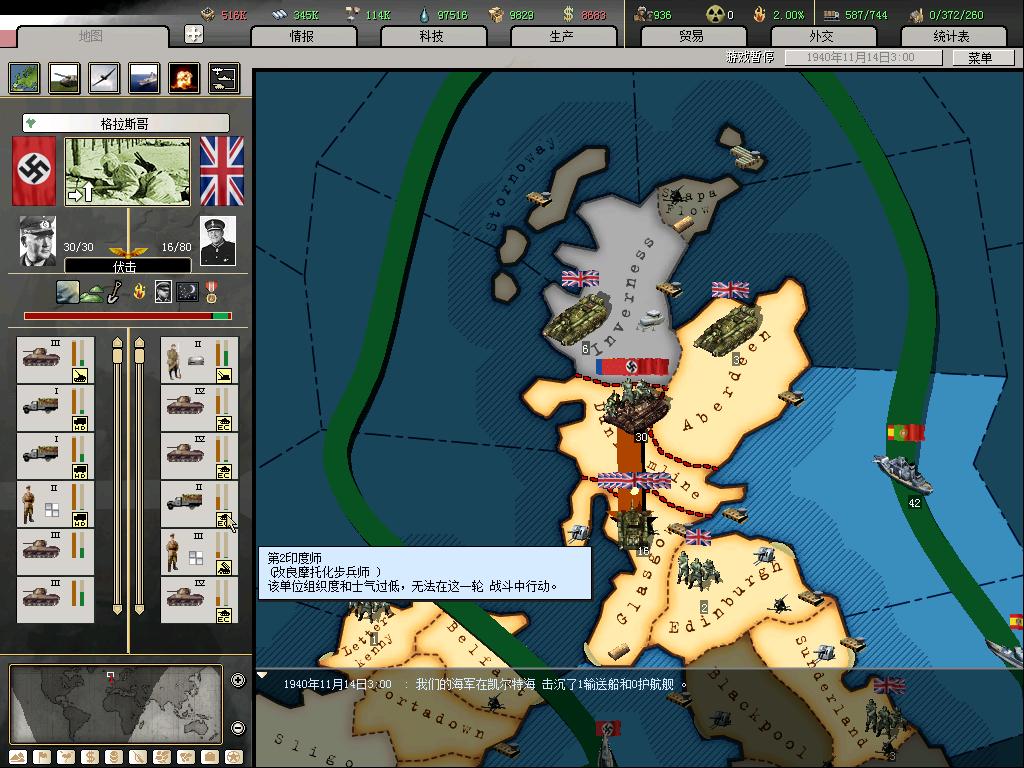Show the 统计表 statistics tab
The height and width of the screenshot is (768, 1024).
point(951,36)
